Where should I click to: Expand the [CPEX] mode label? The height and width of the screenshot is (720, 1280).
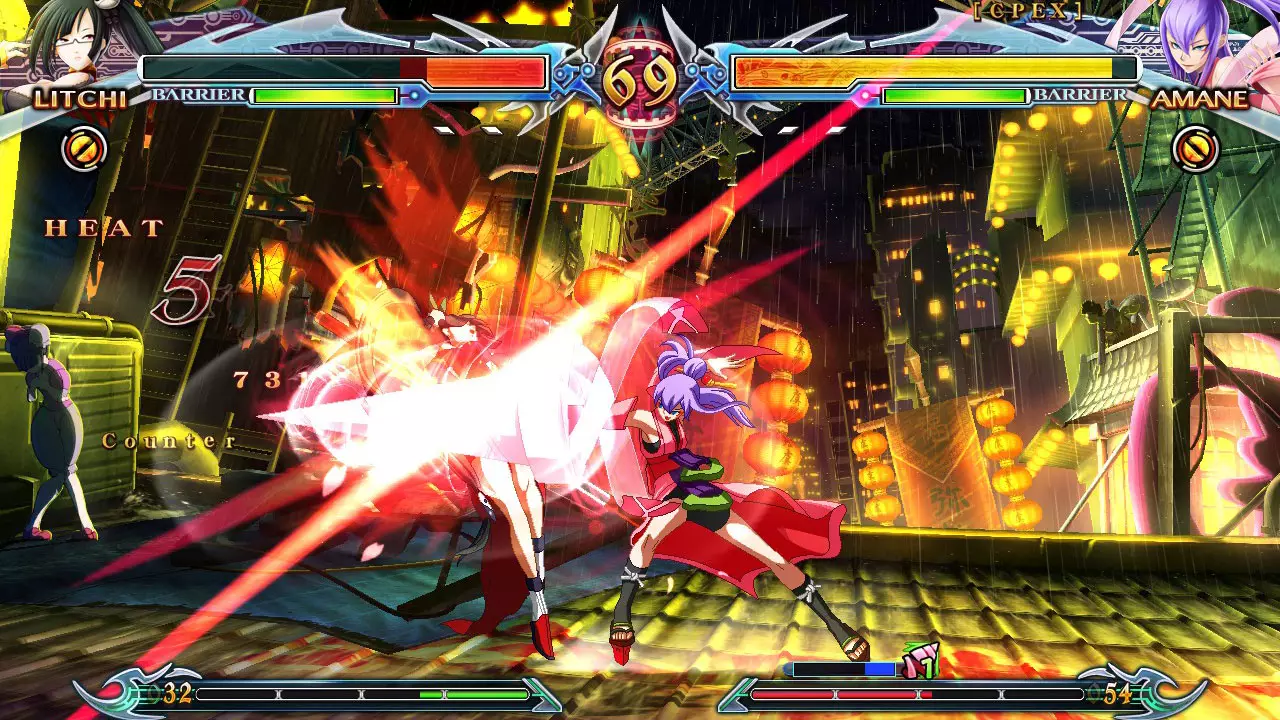(1032, 10)
